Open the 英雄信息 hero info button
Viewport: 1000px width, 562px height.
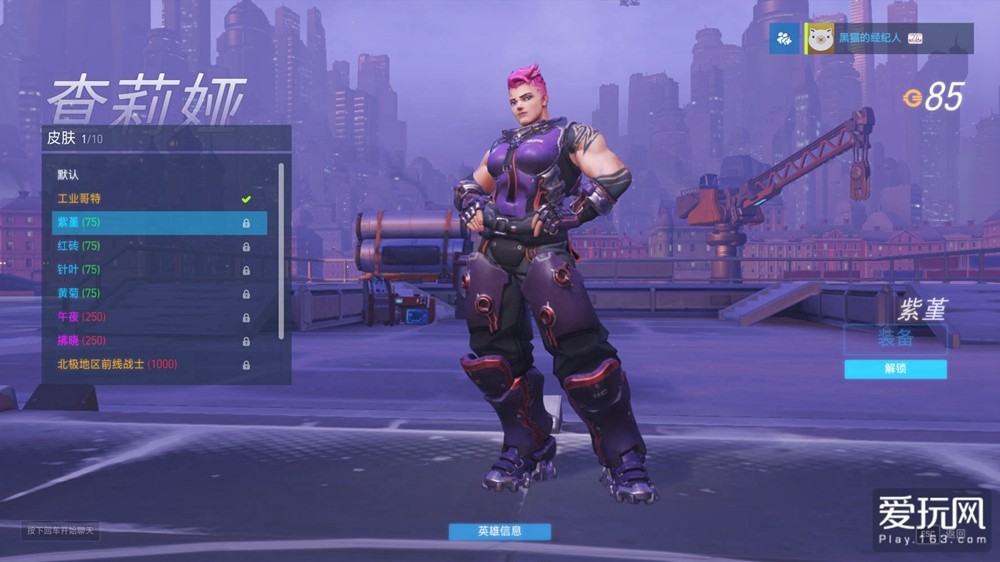click(500, 531)
